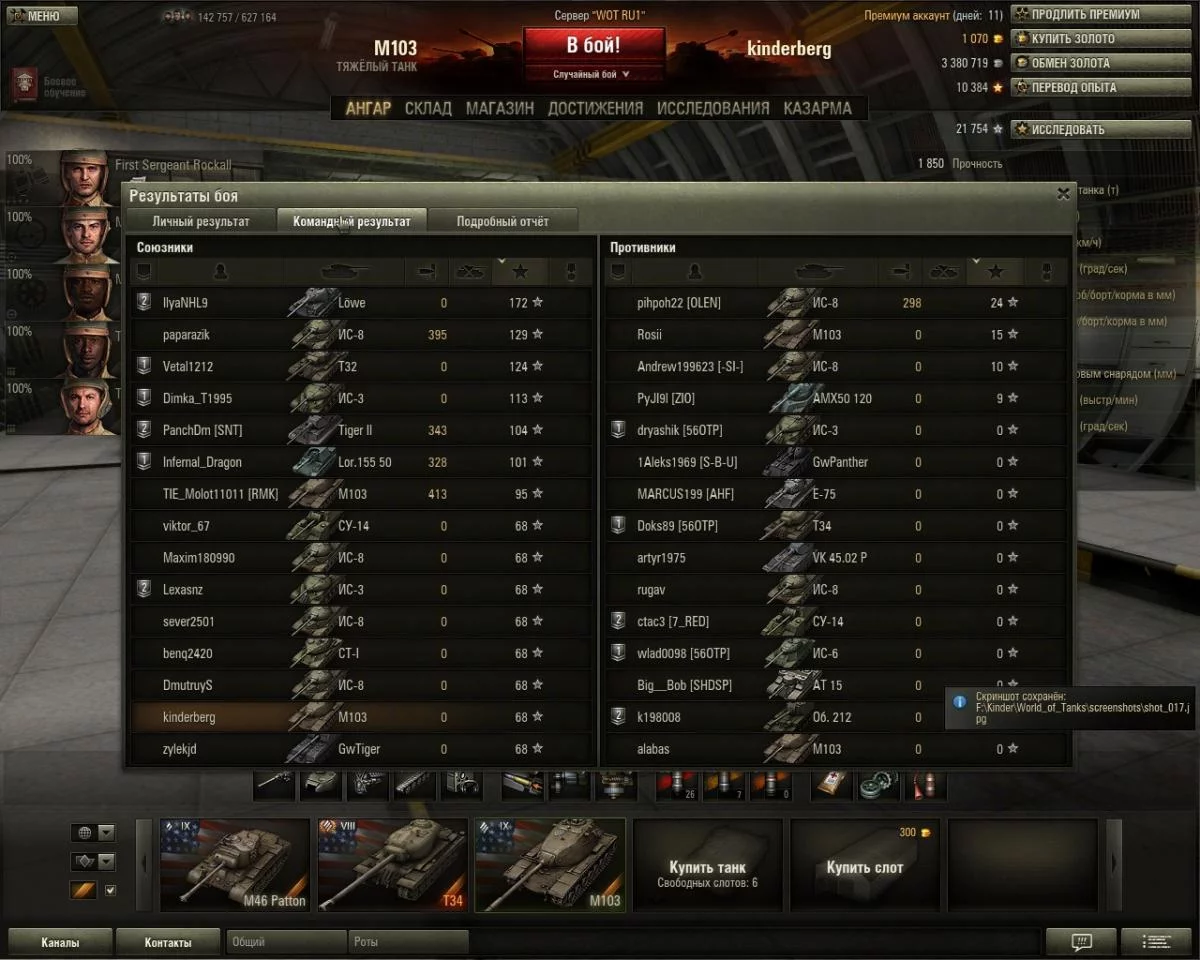1200x960 pixels.
Task: Show the Достижения page
Action: (x=595, y=108)
